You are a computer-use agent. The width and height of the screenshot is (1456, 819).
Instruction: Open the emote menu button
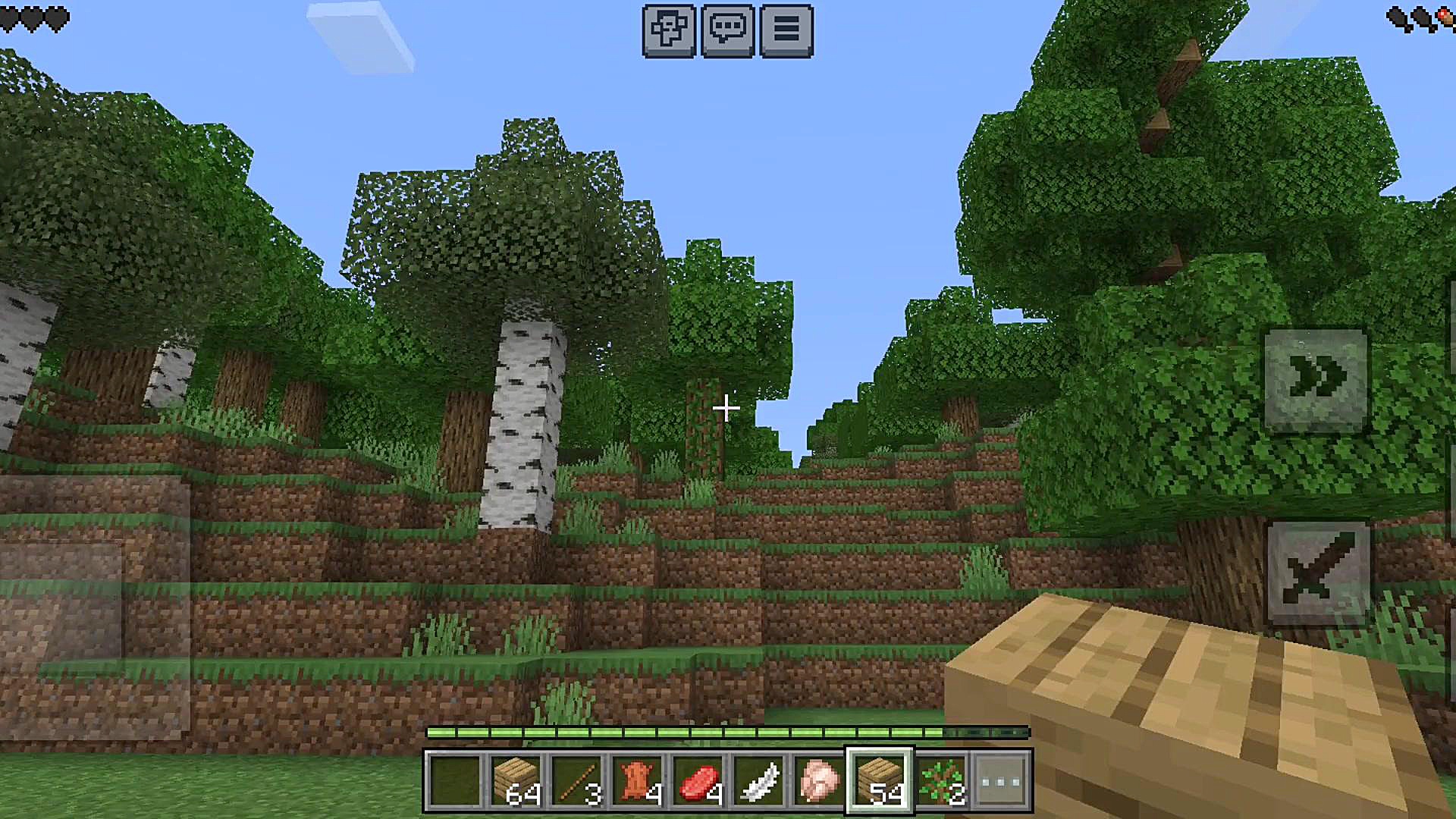click(668, 31)
